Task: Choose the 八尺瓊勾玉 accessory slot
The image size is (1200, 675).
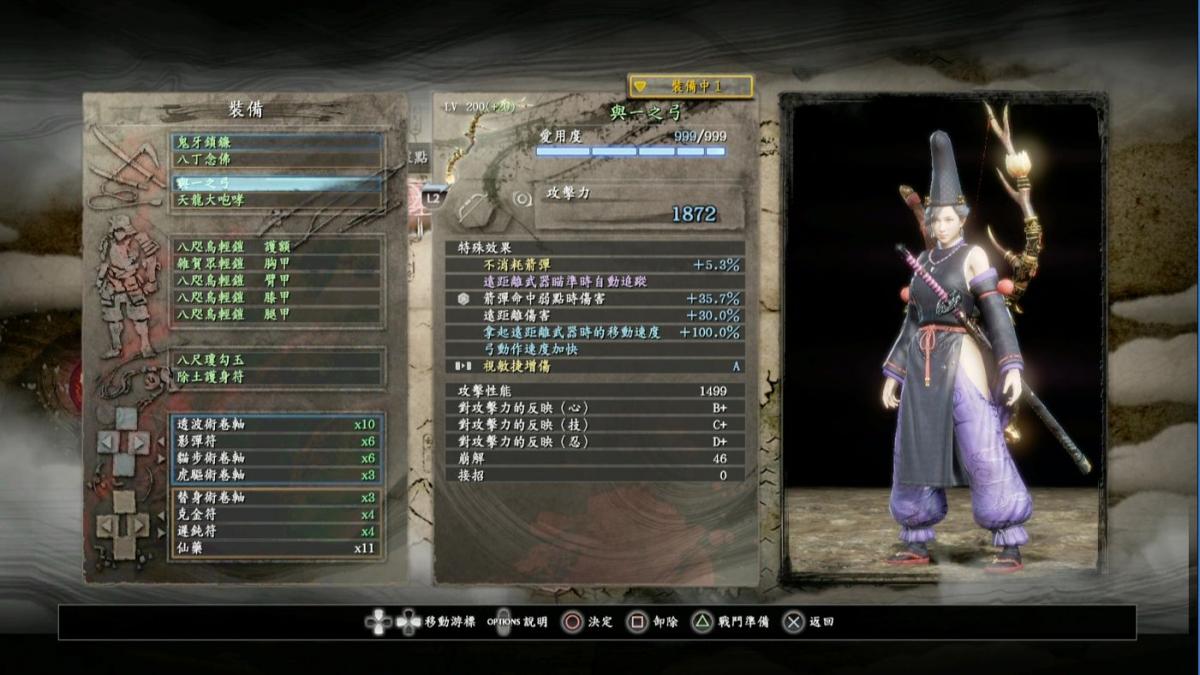Action: point(276,359)
